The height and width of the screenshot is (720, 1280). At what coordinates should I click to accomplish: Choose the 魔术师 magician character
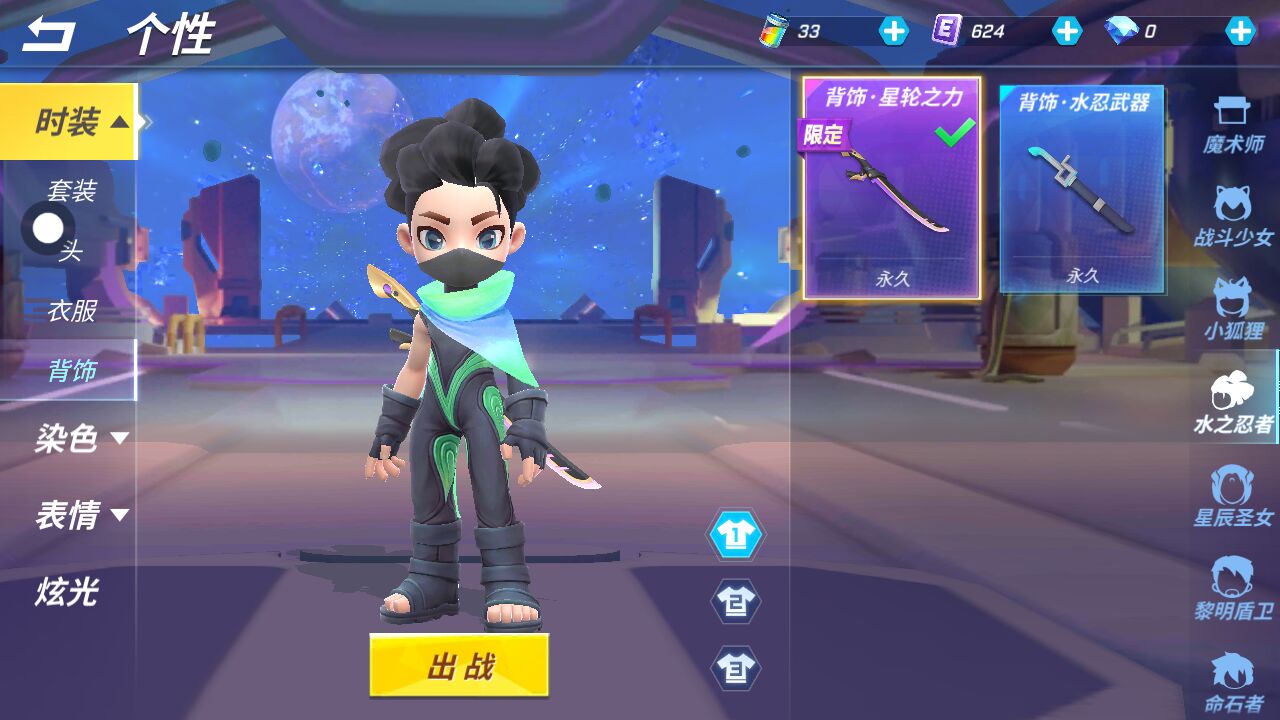tap(1233, 126)
